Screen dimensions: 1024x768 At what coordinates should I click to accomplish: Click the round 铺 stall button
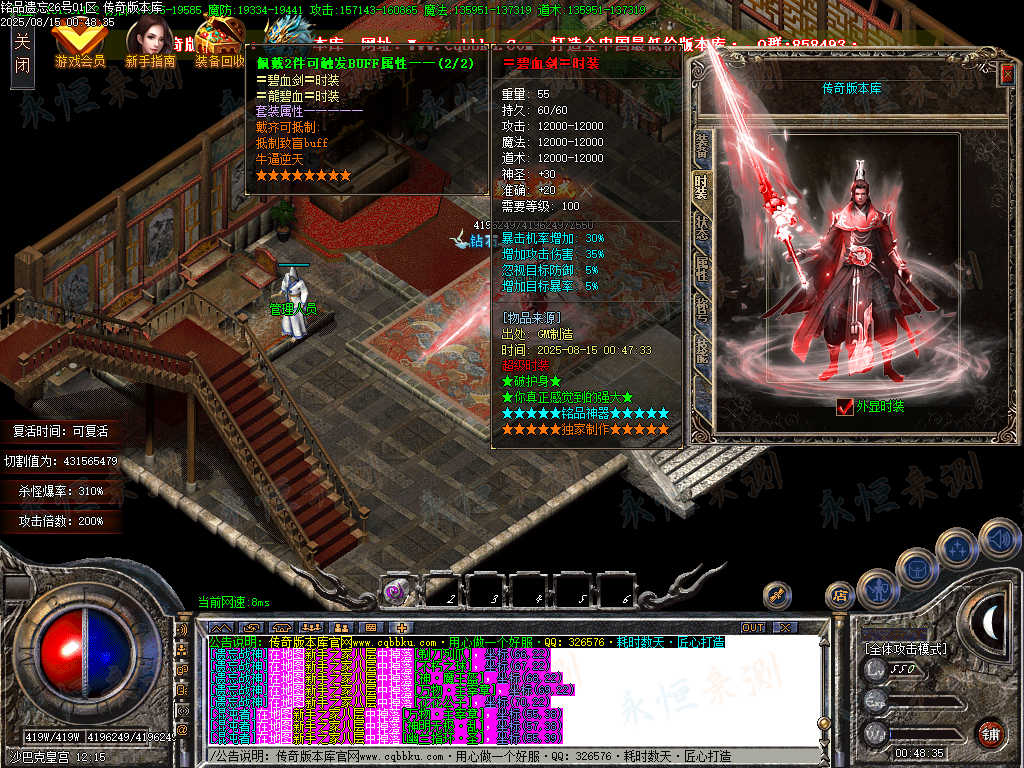click(x=989, y=733)
